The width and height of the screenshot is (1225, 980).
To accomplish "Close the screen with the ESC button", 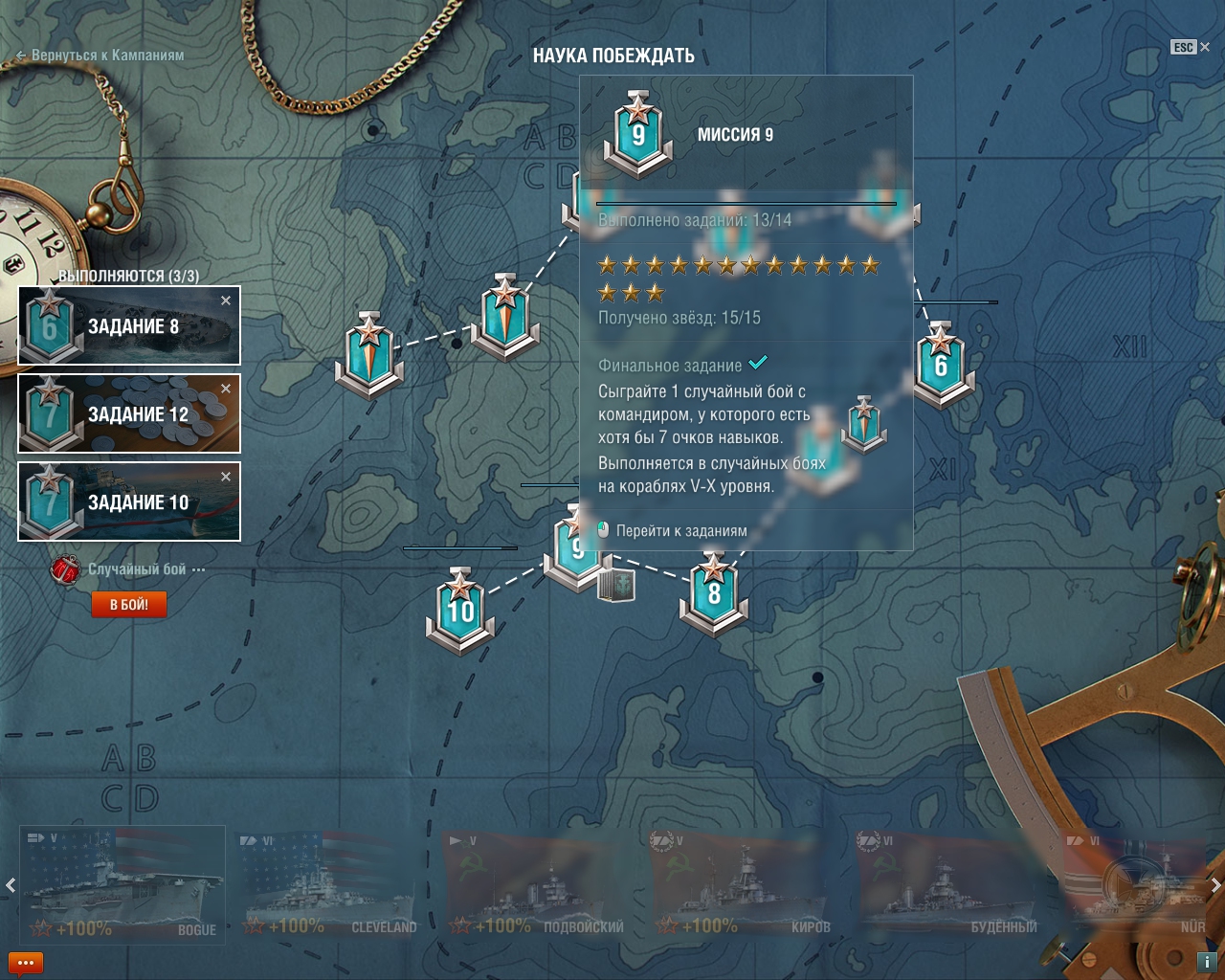I will click(x=1191, y=47).
